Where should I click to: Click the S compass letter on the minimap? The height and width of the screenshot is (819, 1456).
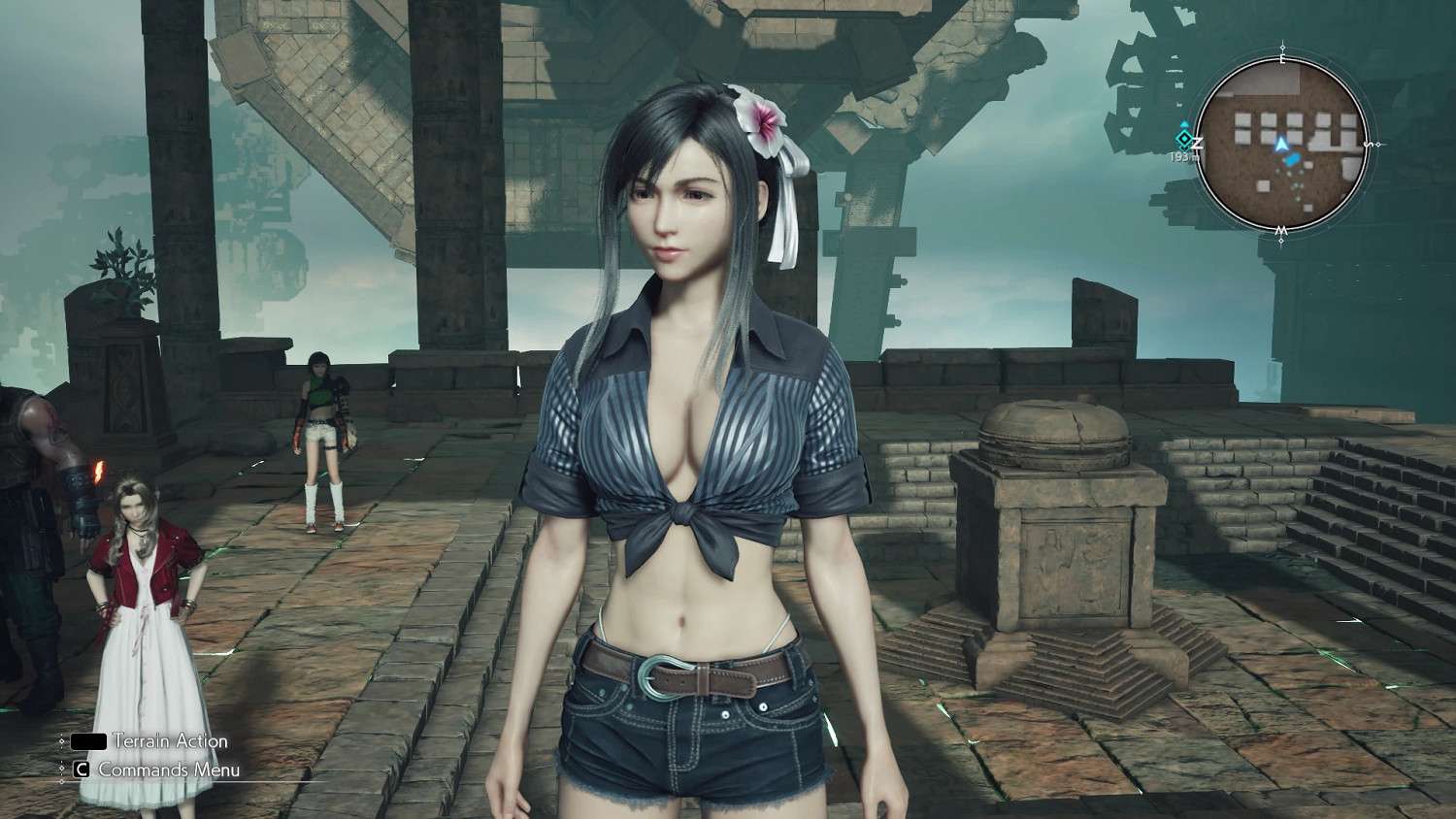[x=1369, y=144]
